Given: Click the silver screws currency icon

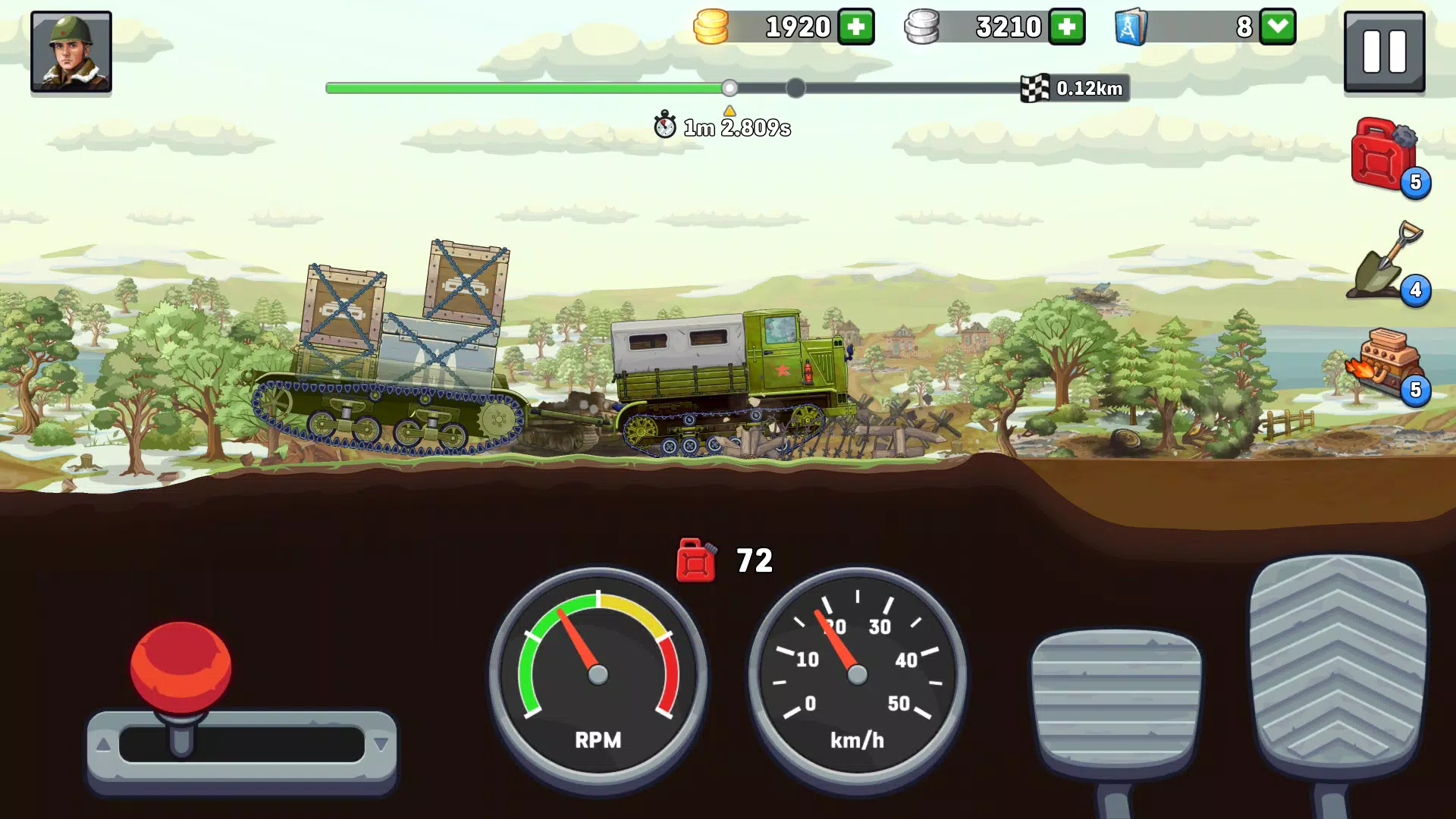Looking at the screenshot, I should (924, 27).
